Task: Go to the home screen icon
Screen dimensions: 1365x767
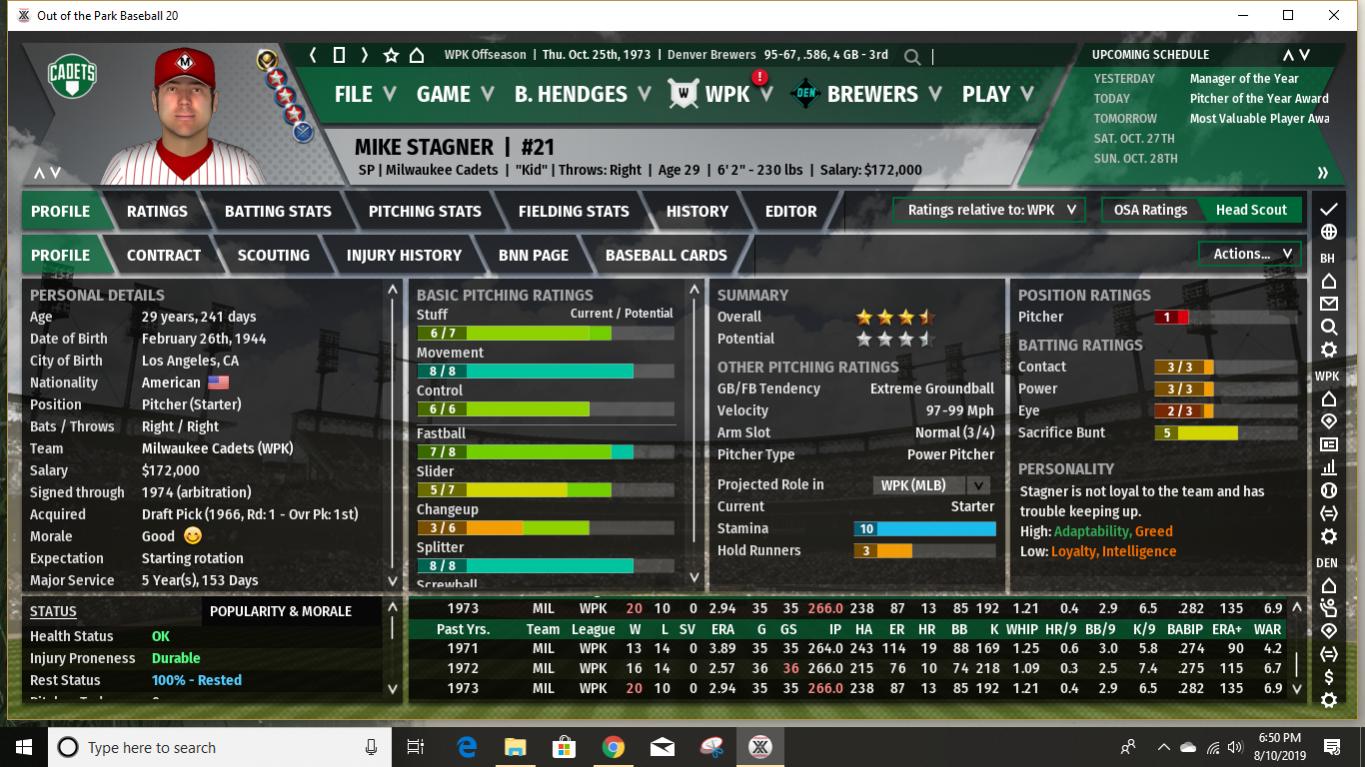Action: pyautogui.click(x=417, y=57)
